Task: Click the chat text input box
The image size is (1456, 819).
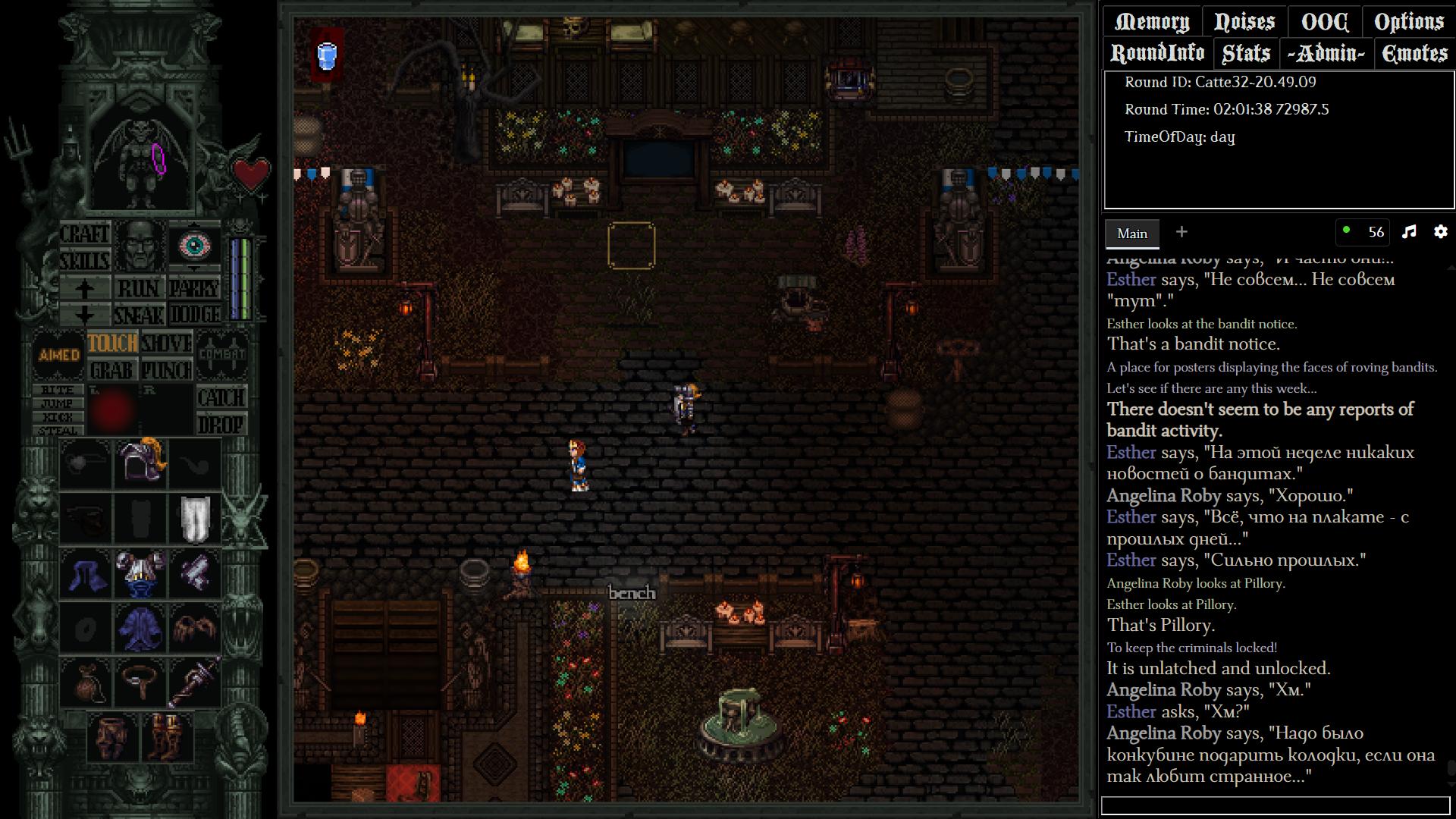Action: tap(1275, 805)
